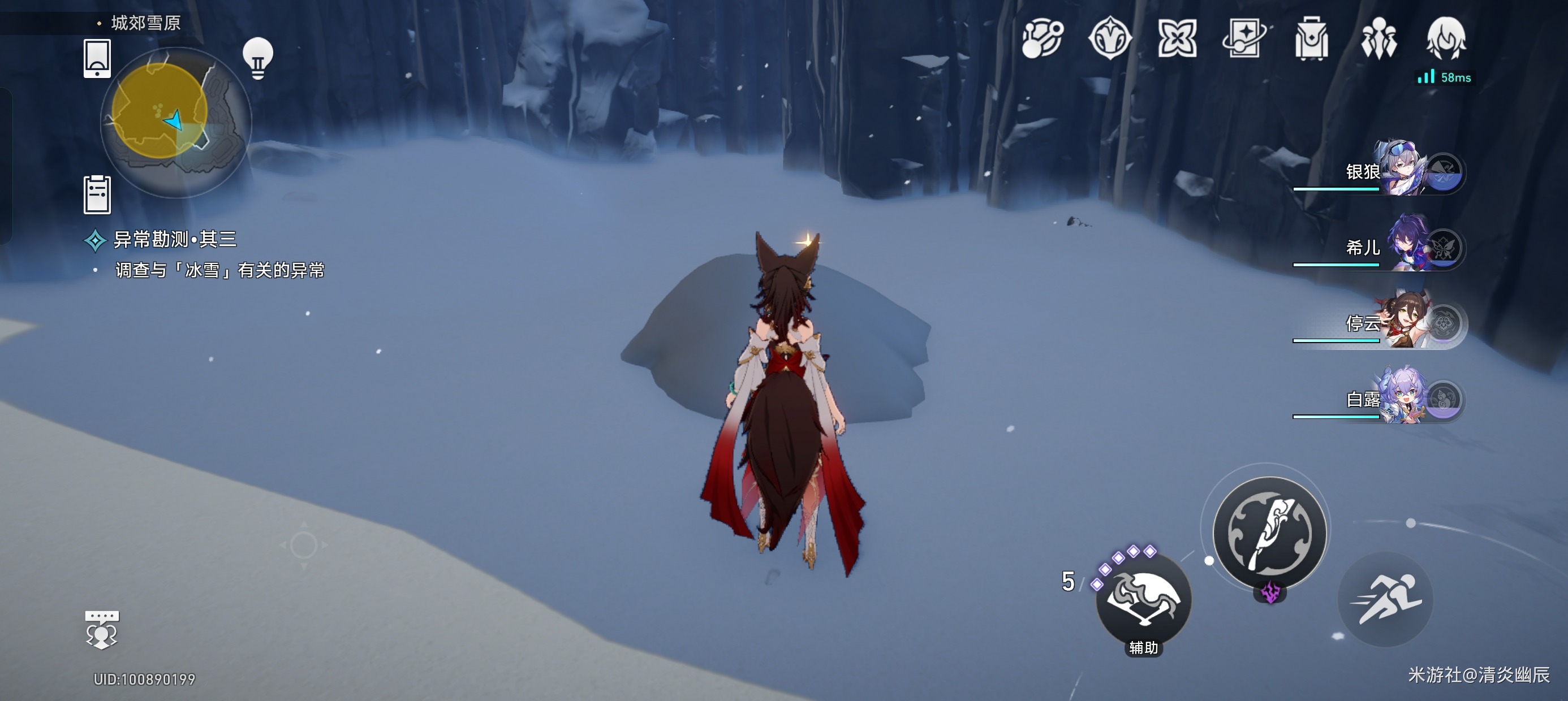Open the chat icon above the UID
Screen dimensions: 1568x701
point(102,630)
